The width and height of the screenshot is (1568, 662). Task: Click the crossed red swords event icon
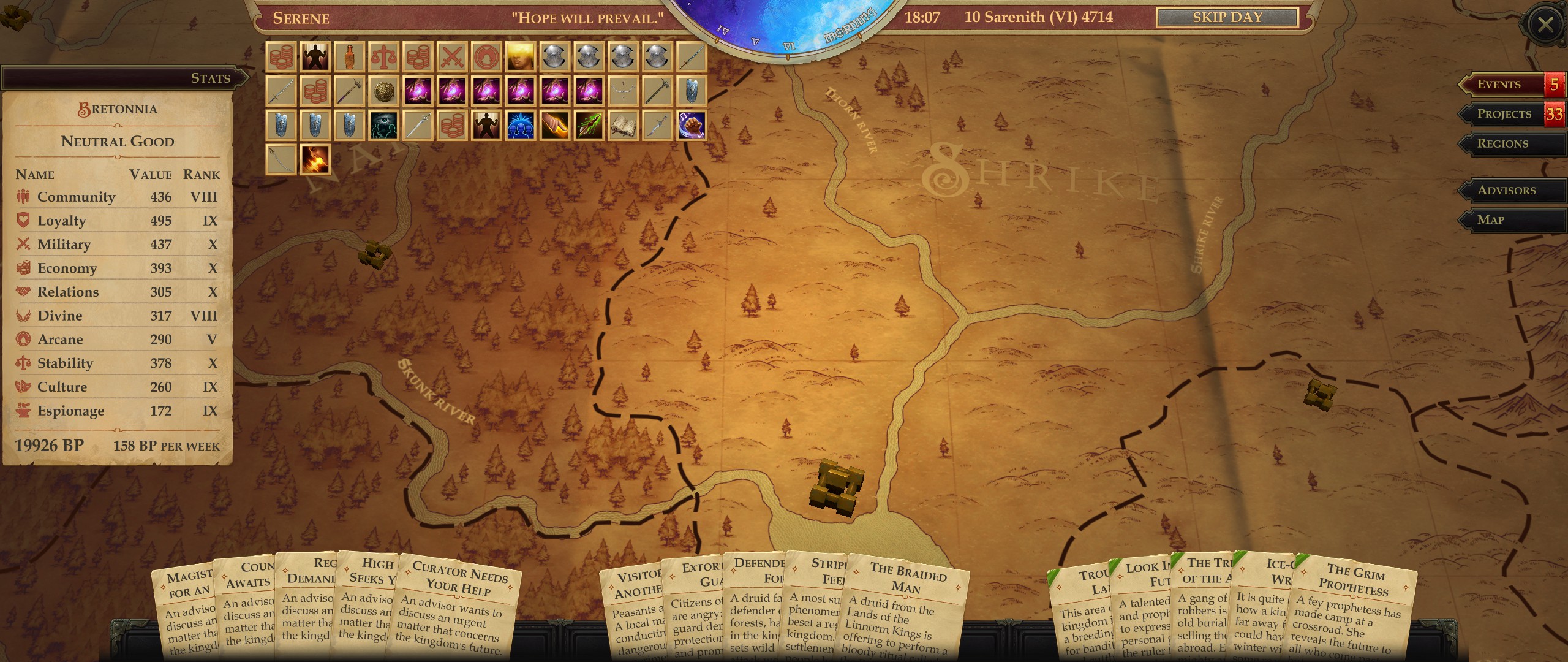(x=450, y=55)
